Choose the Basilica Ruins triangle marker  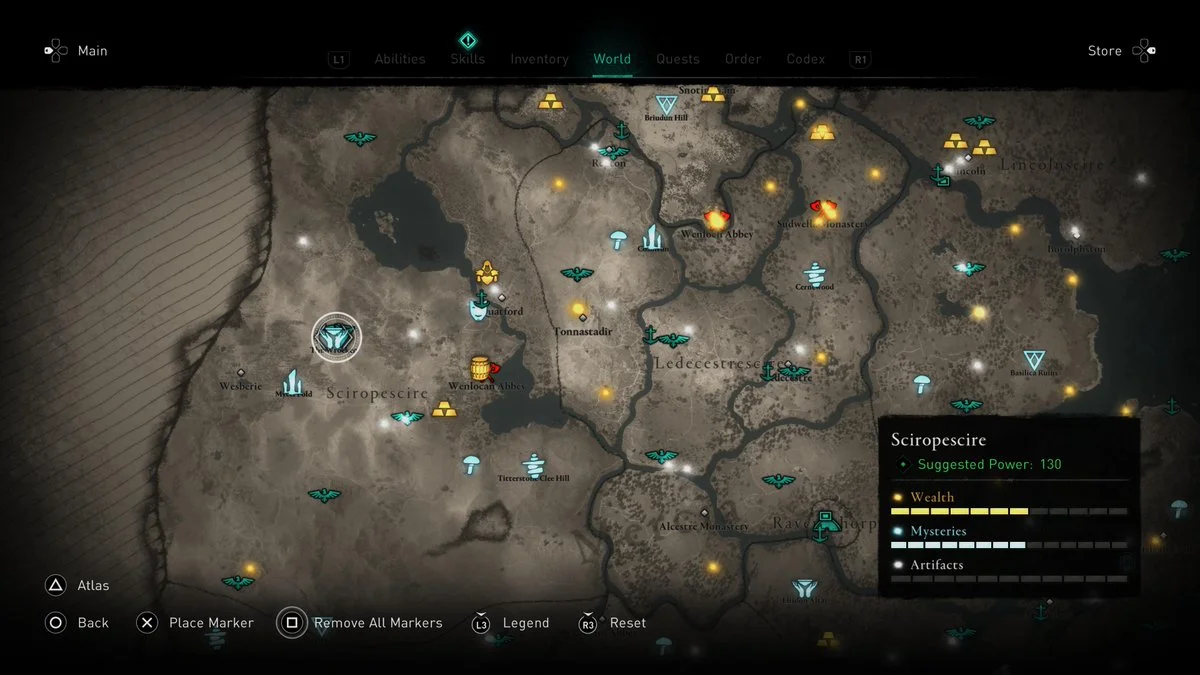point(1034,360)
